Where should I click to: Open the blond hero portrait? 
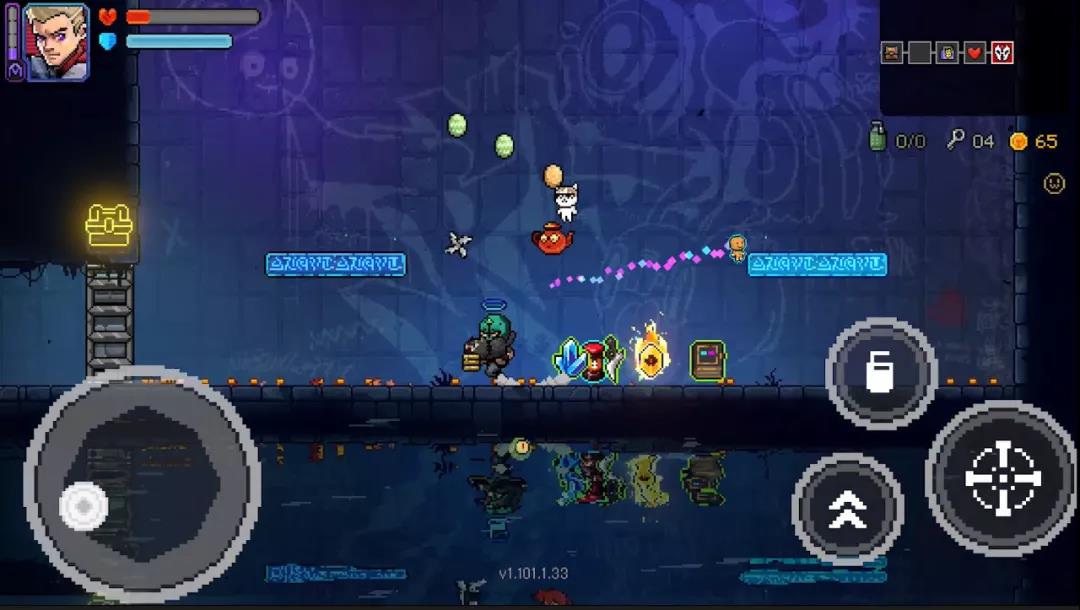pyautogui.click(x=56, y=42)
